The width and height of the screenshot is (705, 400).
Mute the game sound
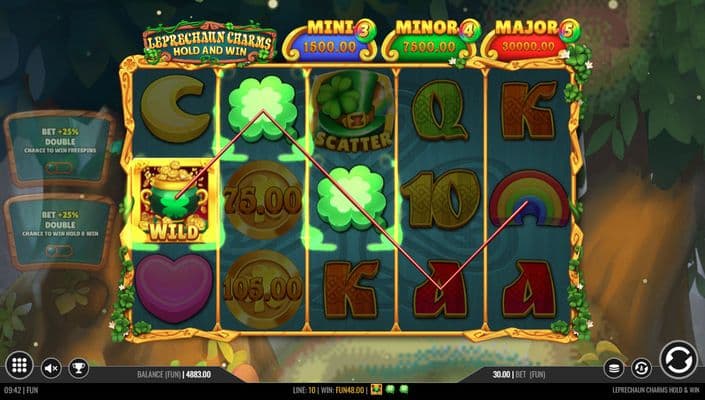click(x=51, y=369)
